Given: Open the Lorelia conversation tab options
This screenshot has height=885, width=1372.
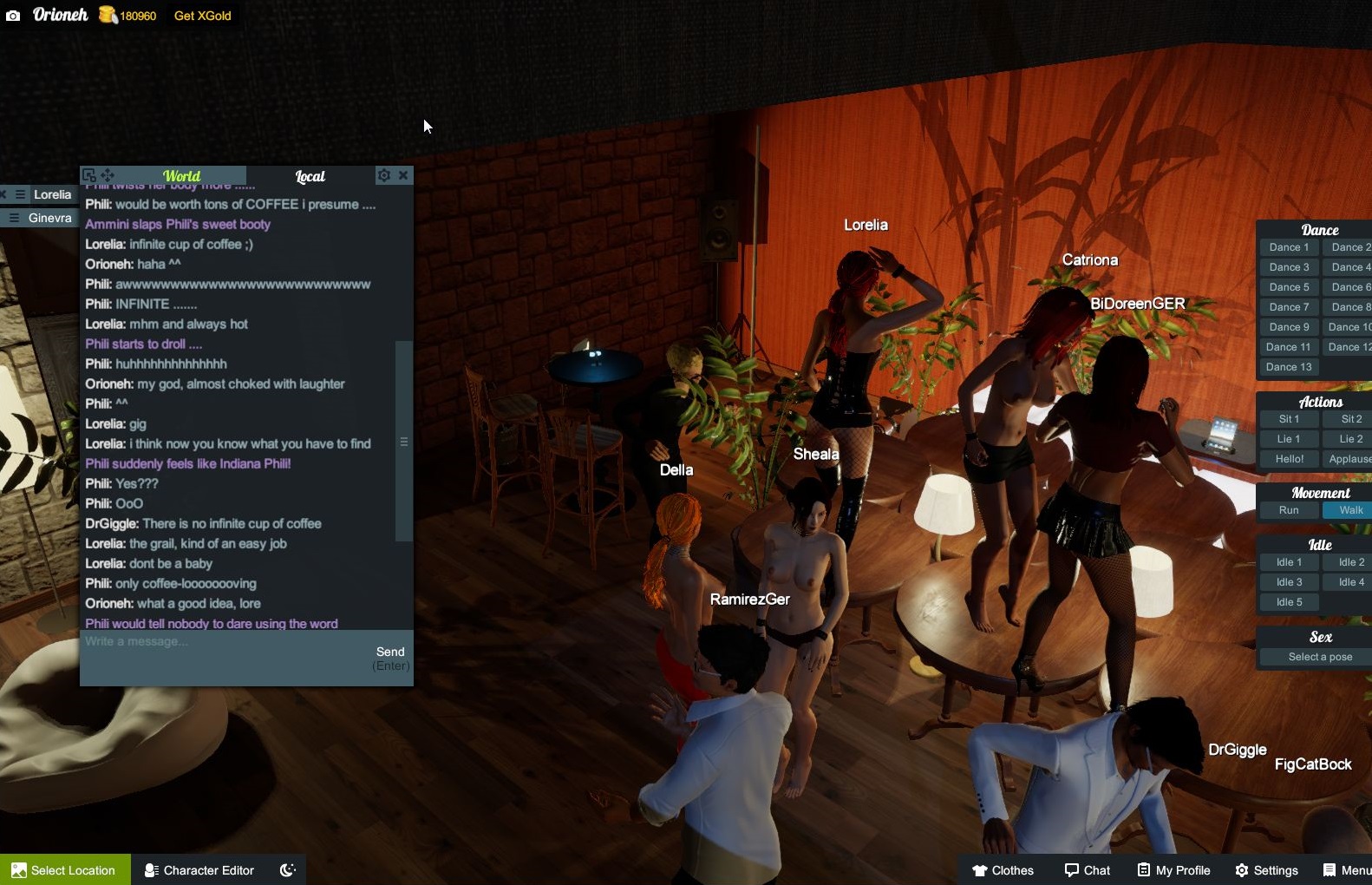Looking at the screenshot, I should click(x=20, y=194).
